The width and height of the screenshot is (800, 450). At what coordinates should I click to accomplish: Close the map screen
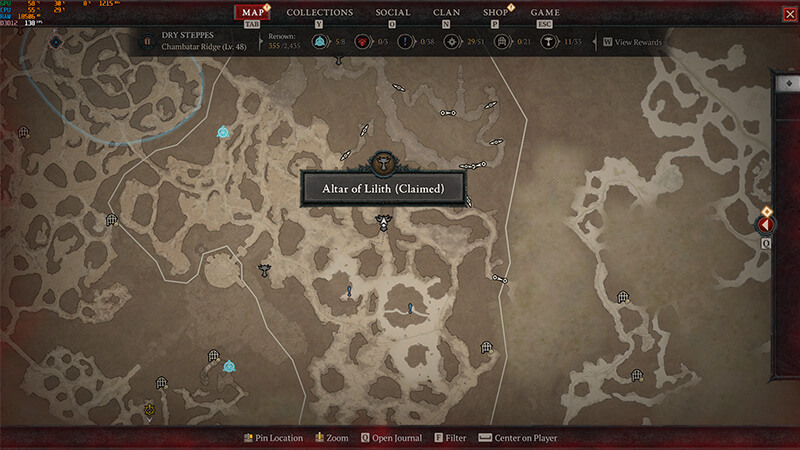coord(789,13)
